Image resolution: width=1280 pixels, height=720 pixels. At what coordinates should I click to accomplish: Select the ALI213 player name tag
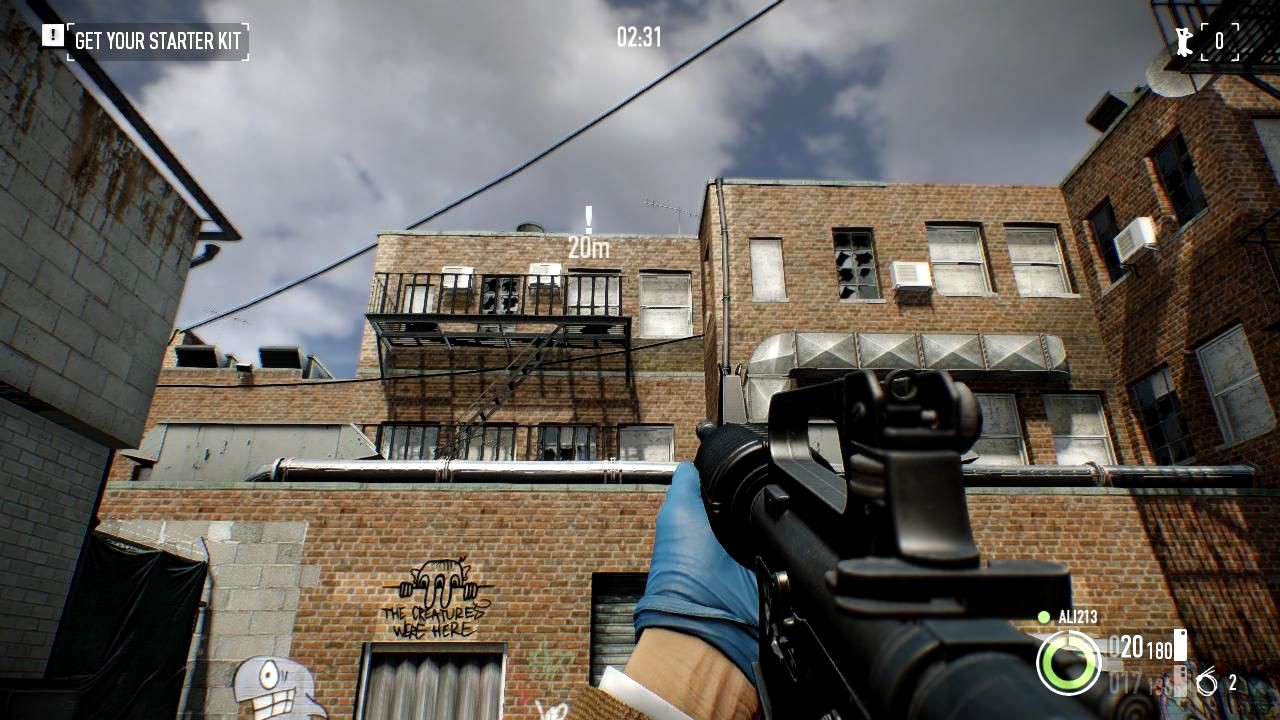1074,617
